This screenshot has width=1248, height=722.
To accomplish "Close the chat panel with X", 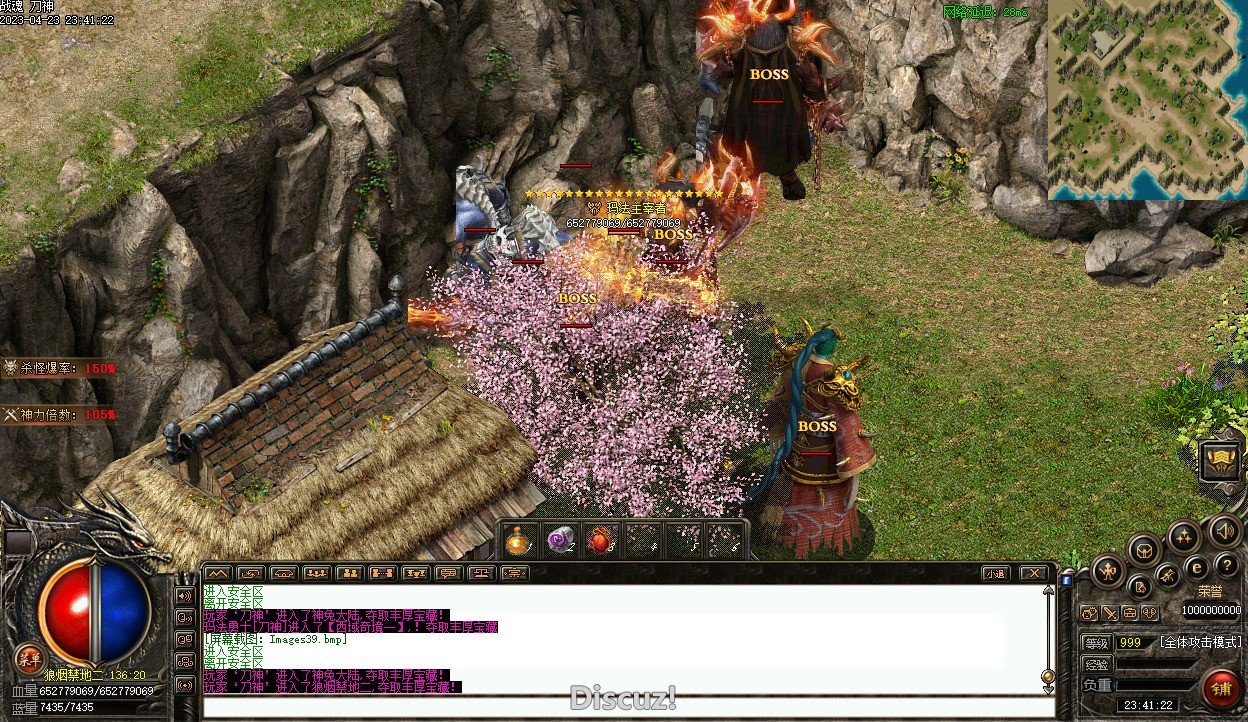I will click(x=1034, y=574).
